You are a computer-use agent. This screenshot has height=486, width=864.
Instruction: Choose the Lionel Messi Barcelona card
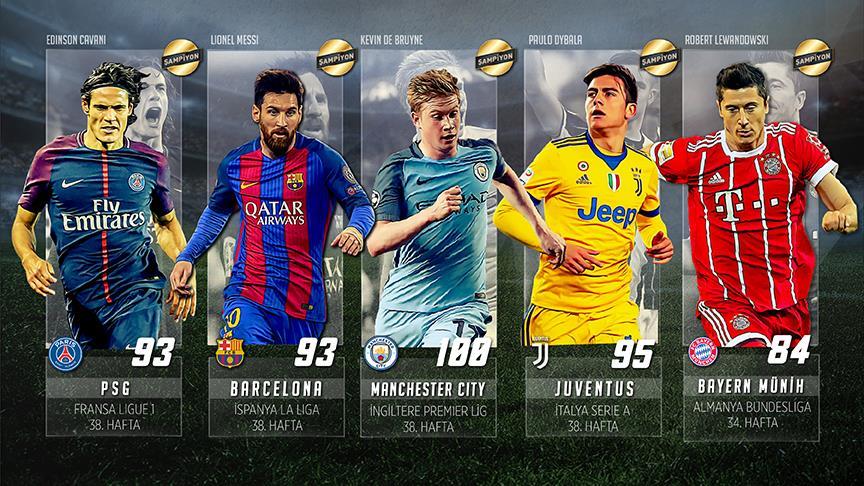[270, 240]
